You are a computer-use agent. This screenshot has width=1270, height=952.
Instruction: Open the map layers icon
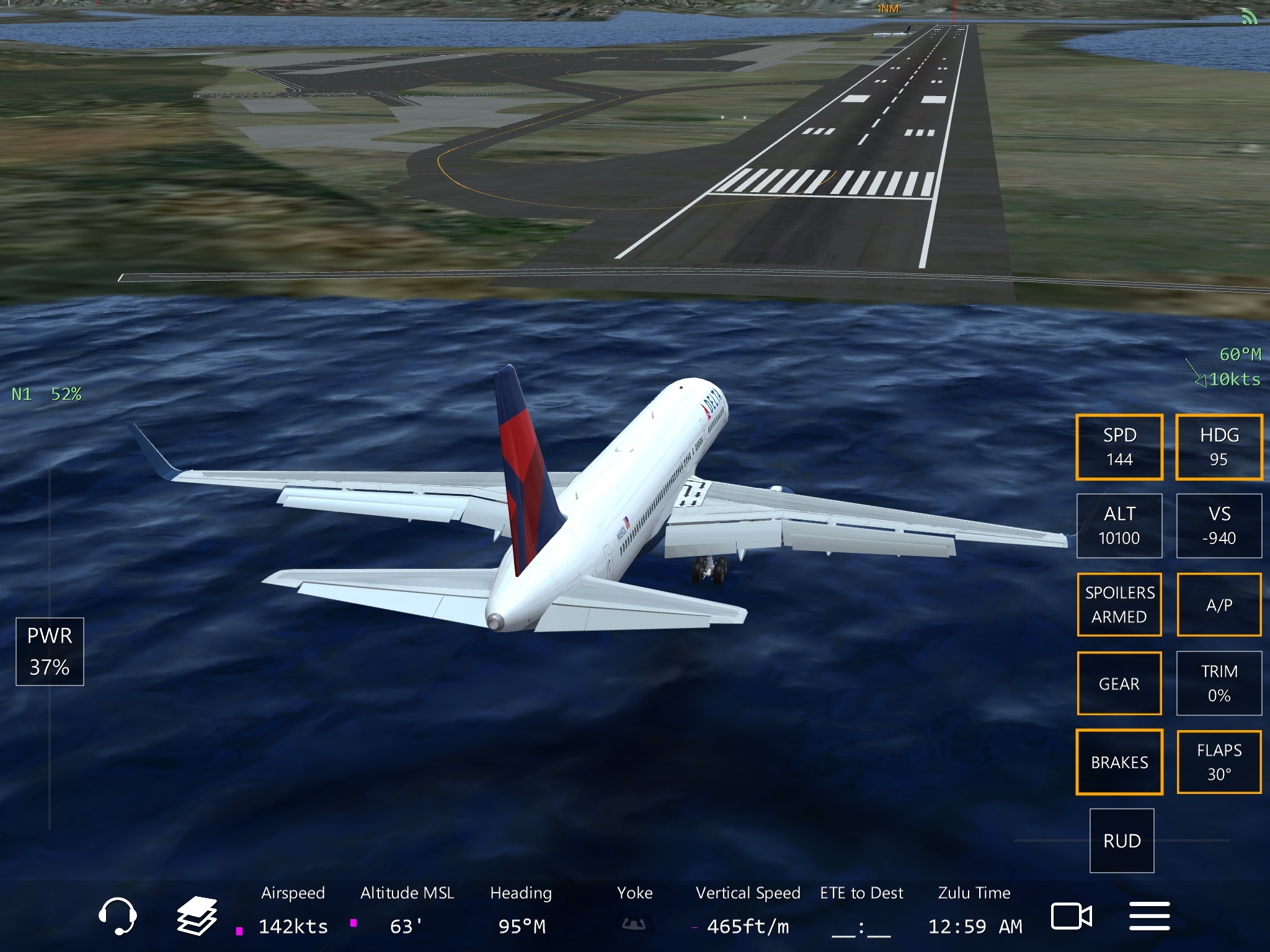pos(197,915)
